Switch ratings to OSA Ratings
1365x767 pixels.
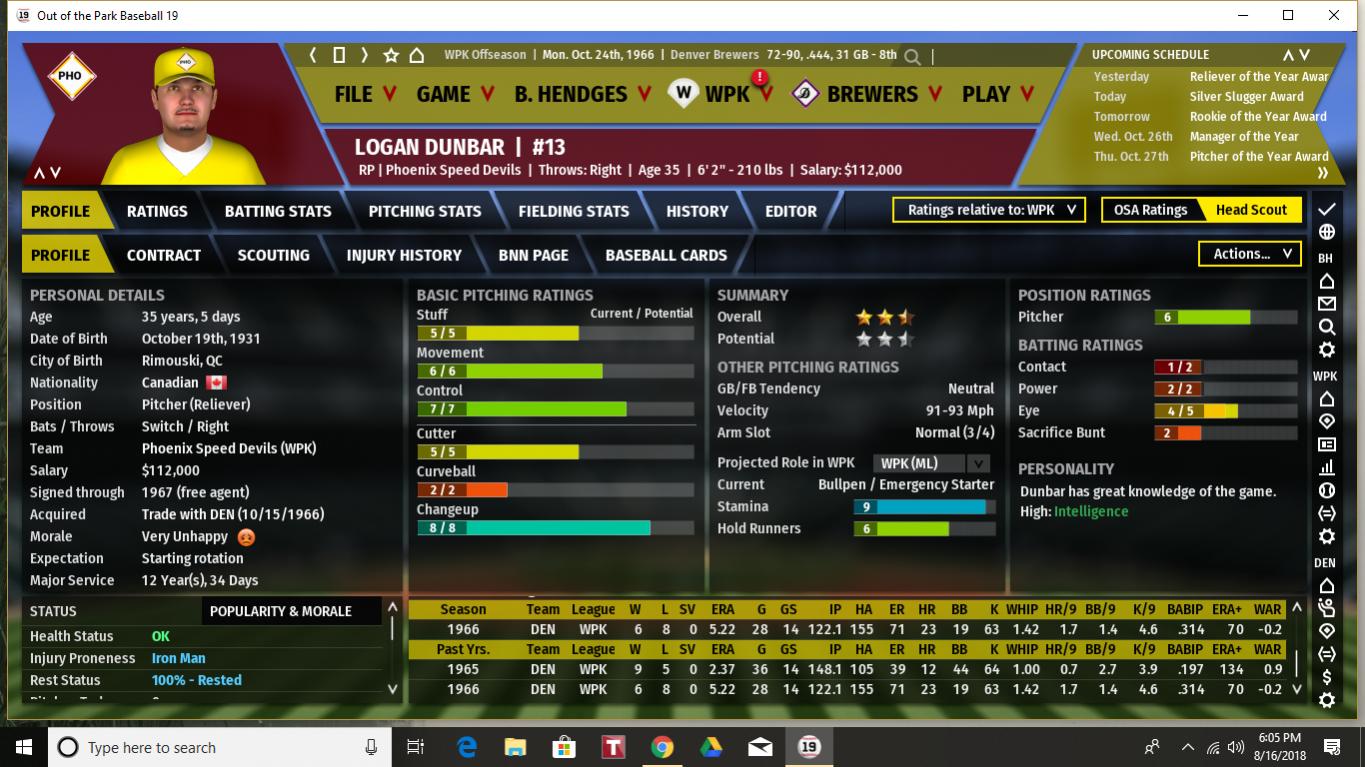pos(1150,210)
